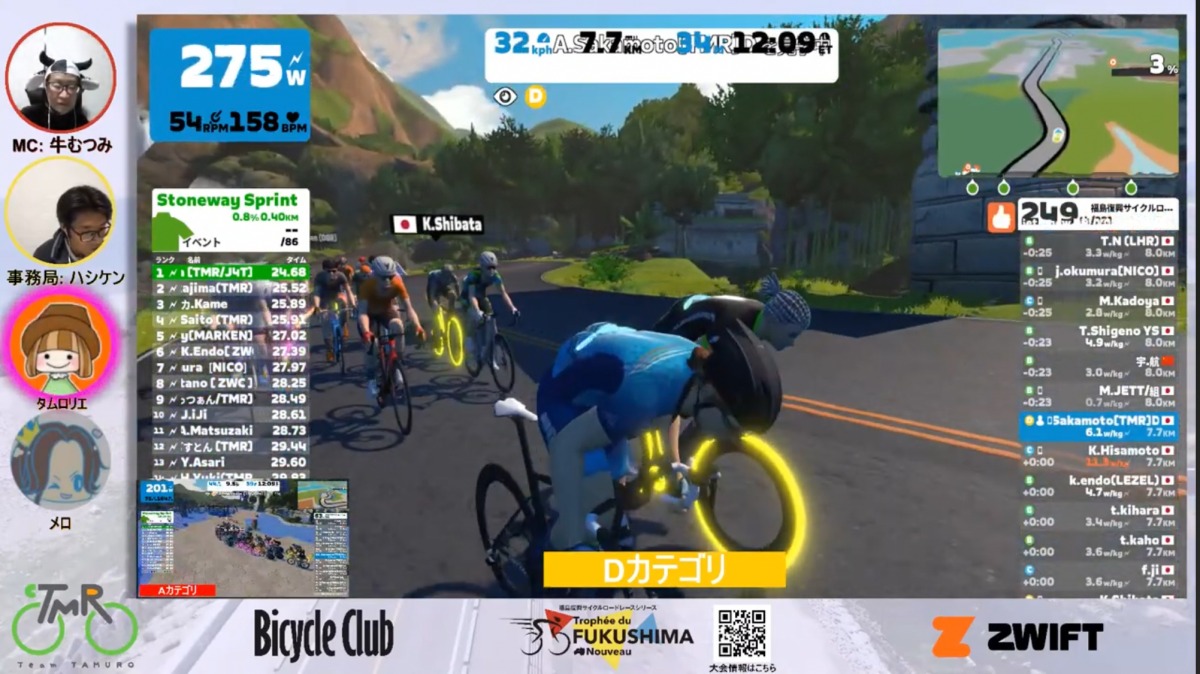Image resolution: width=1200 pixels, height=674 pixels.
Task: Pick t.kihara from the nearby riders
Action: point(1098,516)
